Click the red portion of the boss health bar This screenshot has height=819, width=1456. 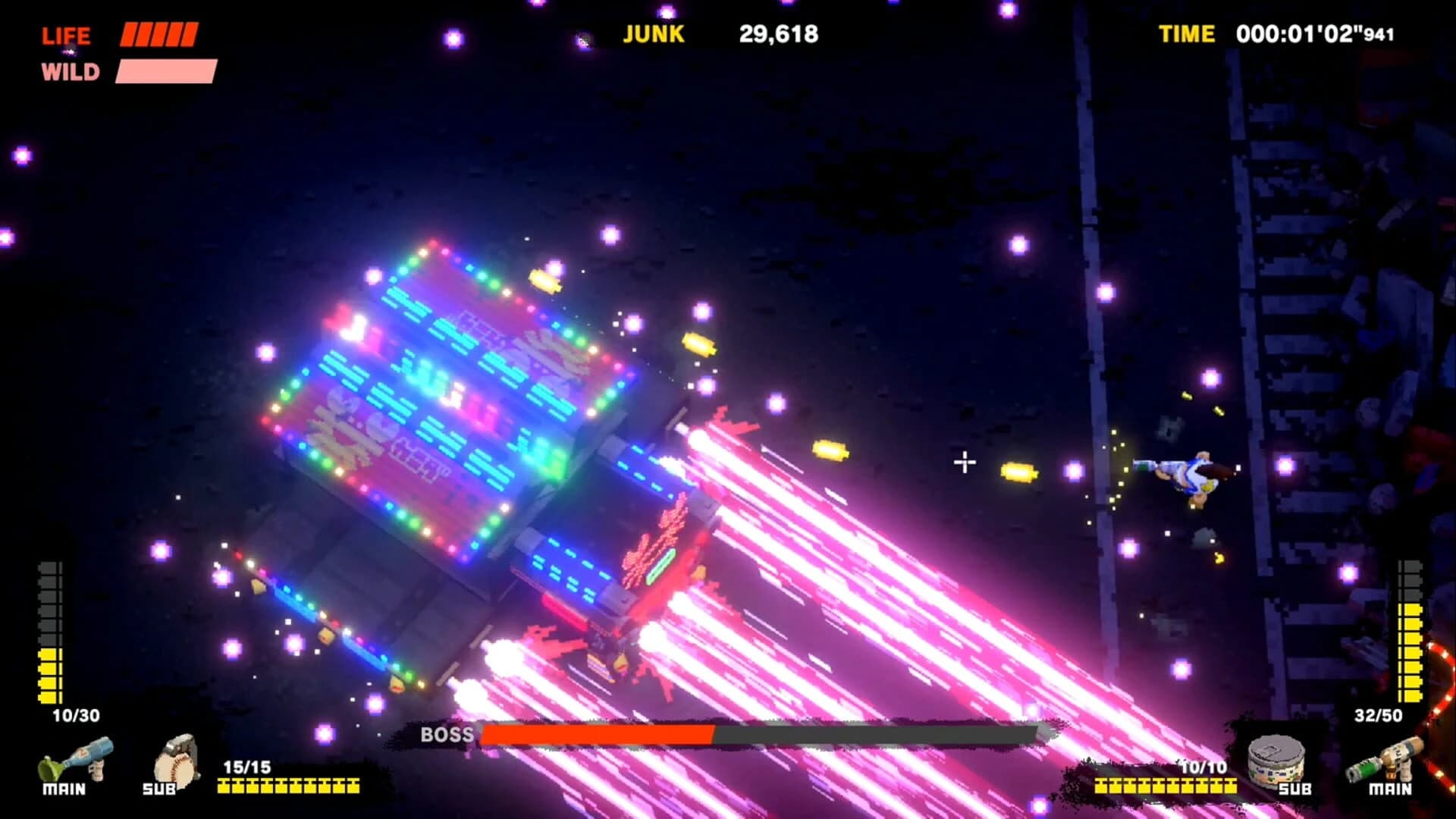pos(599,734)
